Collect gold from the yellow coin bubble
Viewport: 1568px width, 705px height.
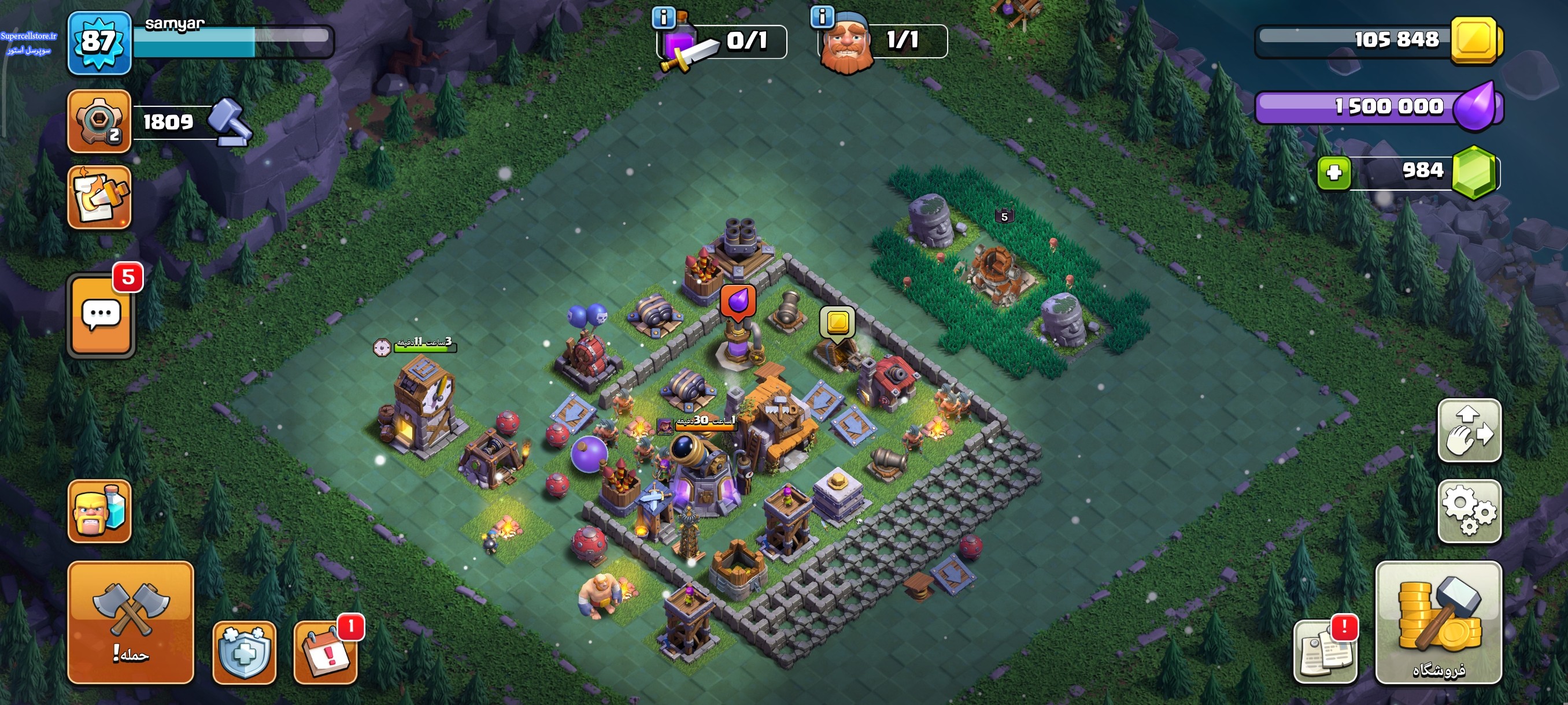pyautogui.click(x=838, y=322)
